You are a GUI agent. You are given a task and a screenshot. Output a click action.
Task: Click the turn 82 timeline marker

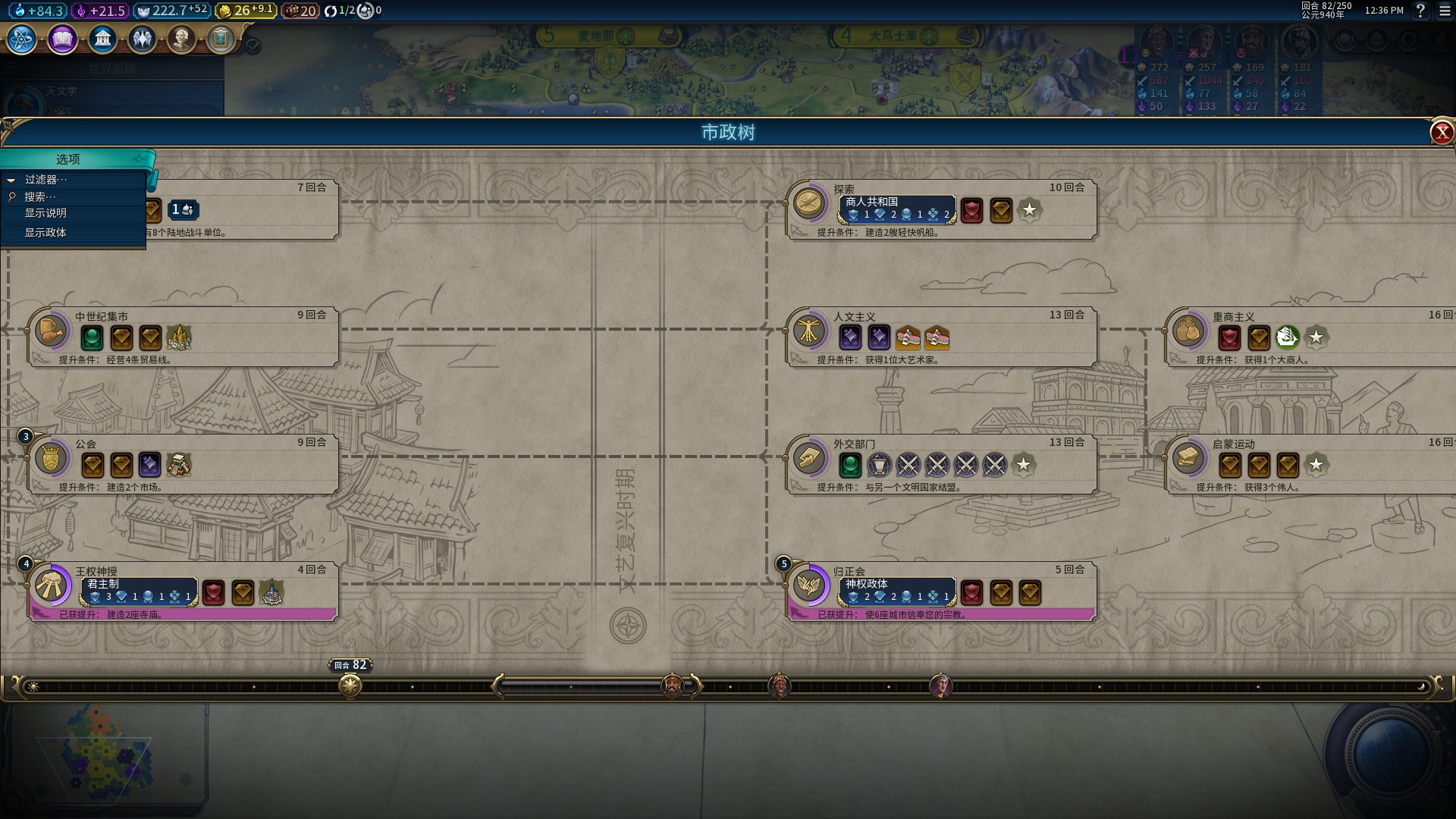pos(350,686)
